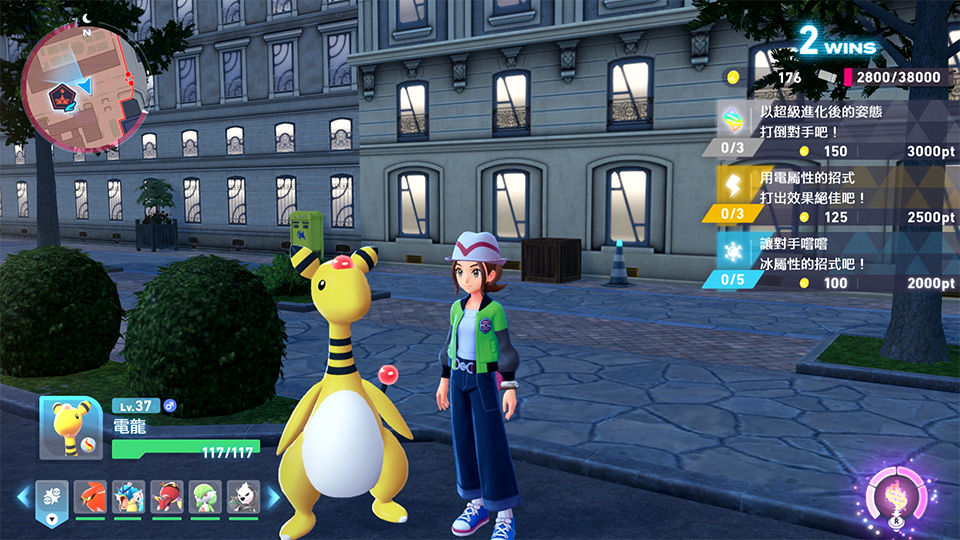Screen dimensions: 960x540
Task: Click the left party arrow
Action: tap(22, 496)
